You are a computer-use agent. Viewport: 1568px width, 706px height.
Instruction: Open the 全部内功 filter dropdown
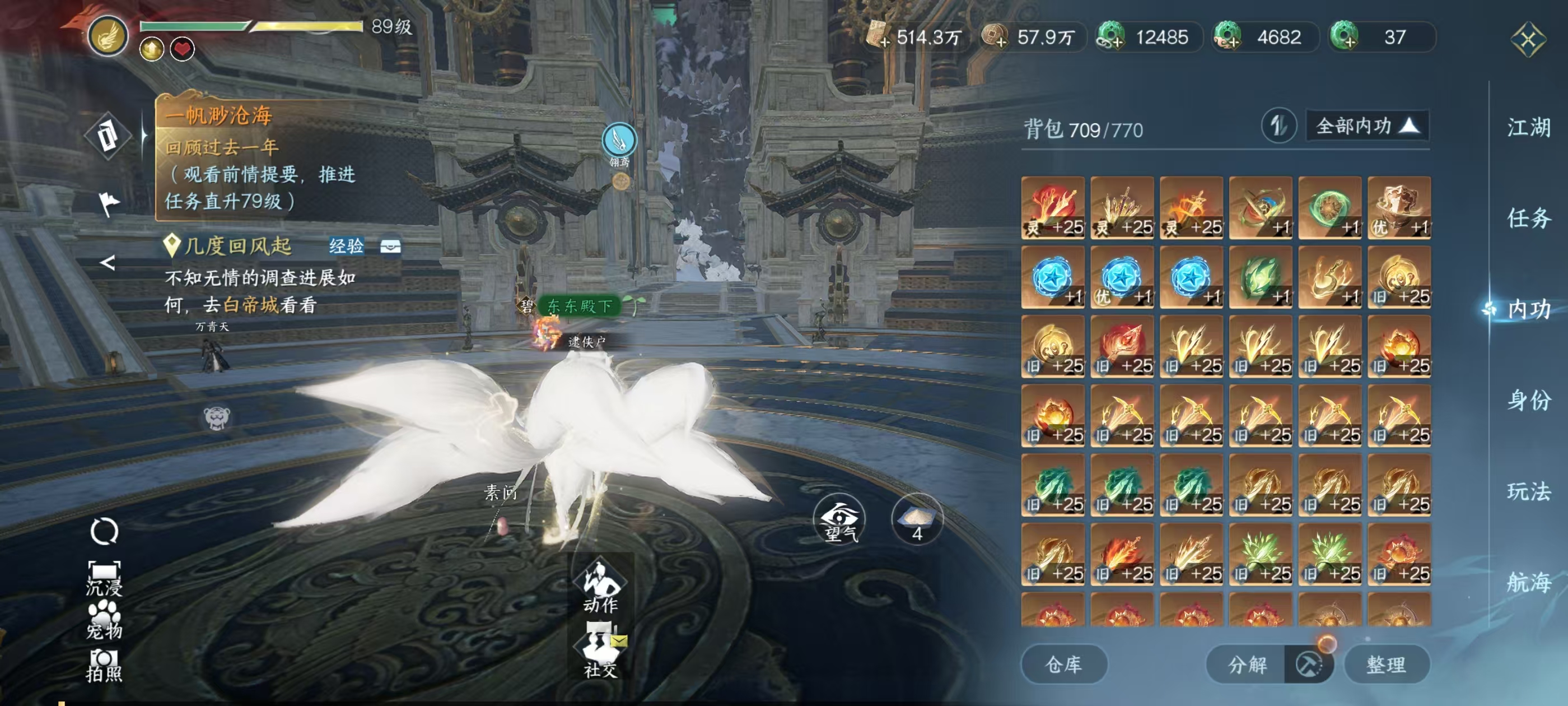pos(1366,126)
